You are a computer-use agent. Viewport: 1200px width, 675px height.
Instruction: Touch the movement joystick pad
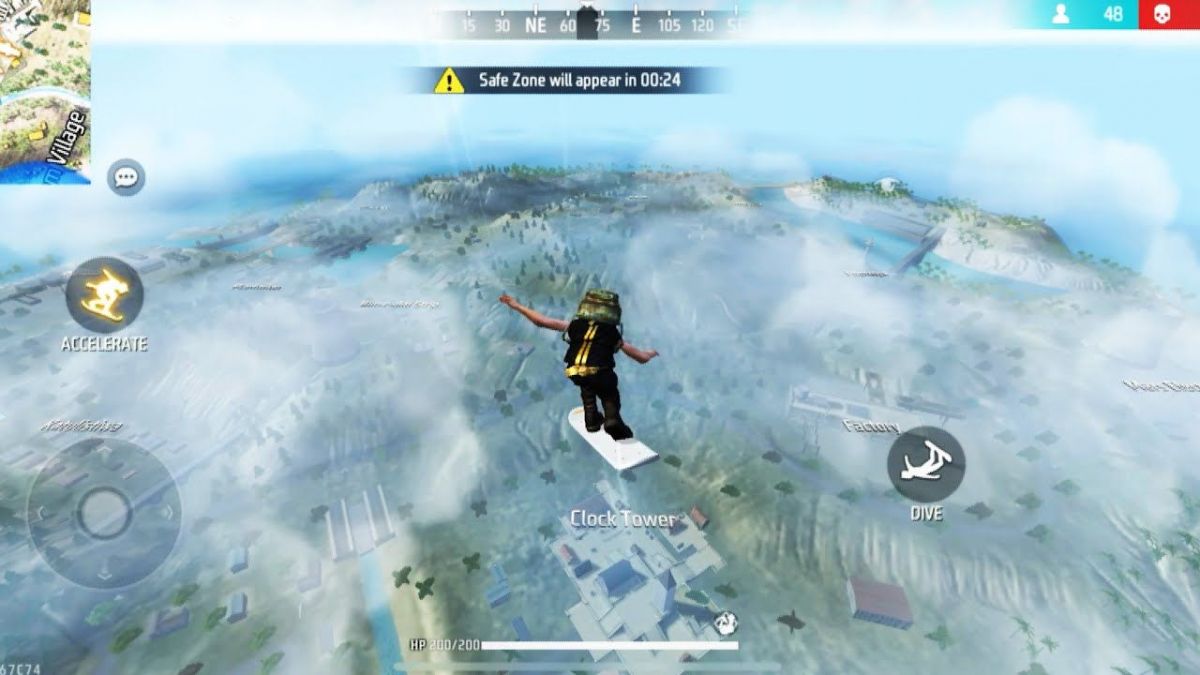pyautogui.click(x=104, y=513)
